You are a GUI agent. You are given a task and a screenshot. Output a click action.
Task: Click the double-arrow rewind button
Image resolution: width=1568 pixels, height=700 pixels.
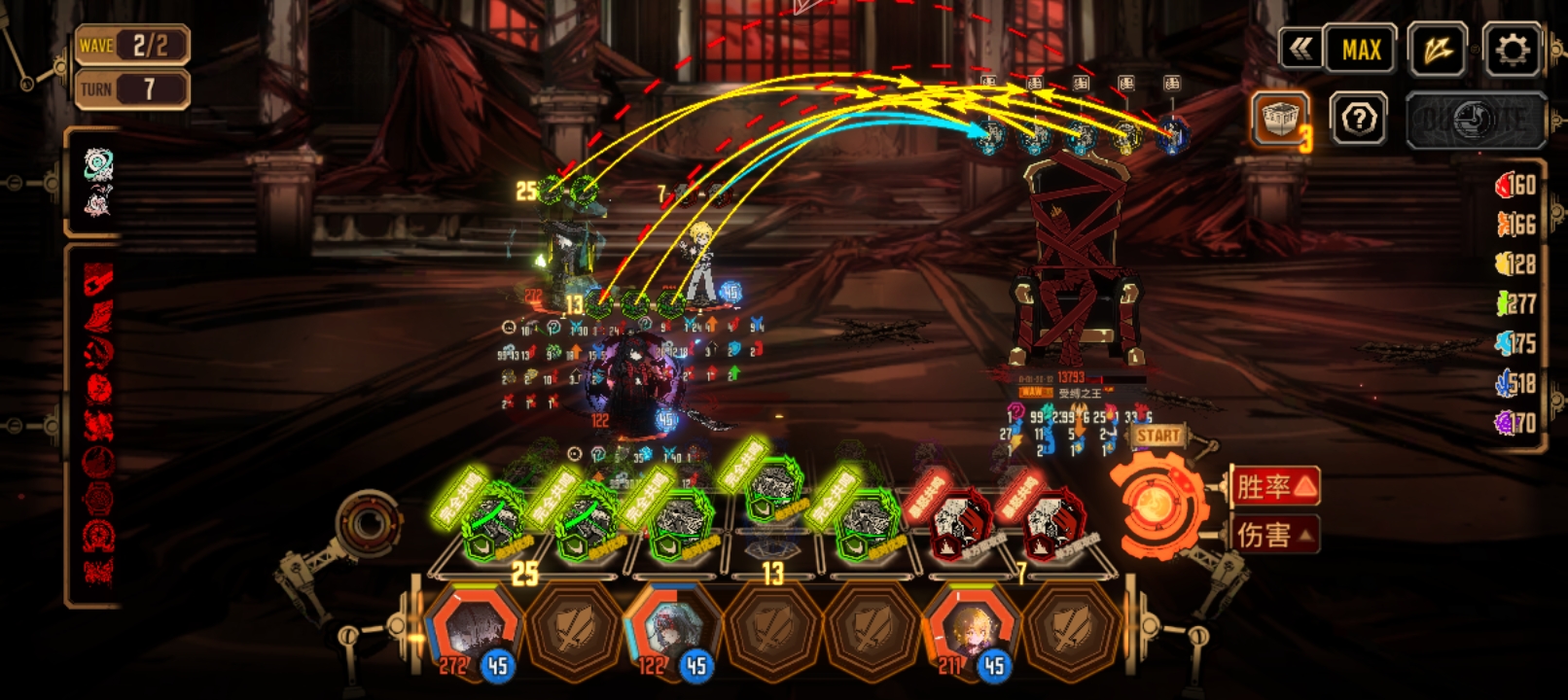coord(1301,50)
